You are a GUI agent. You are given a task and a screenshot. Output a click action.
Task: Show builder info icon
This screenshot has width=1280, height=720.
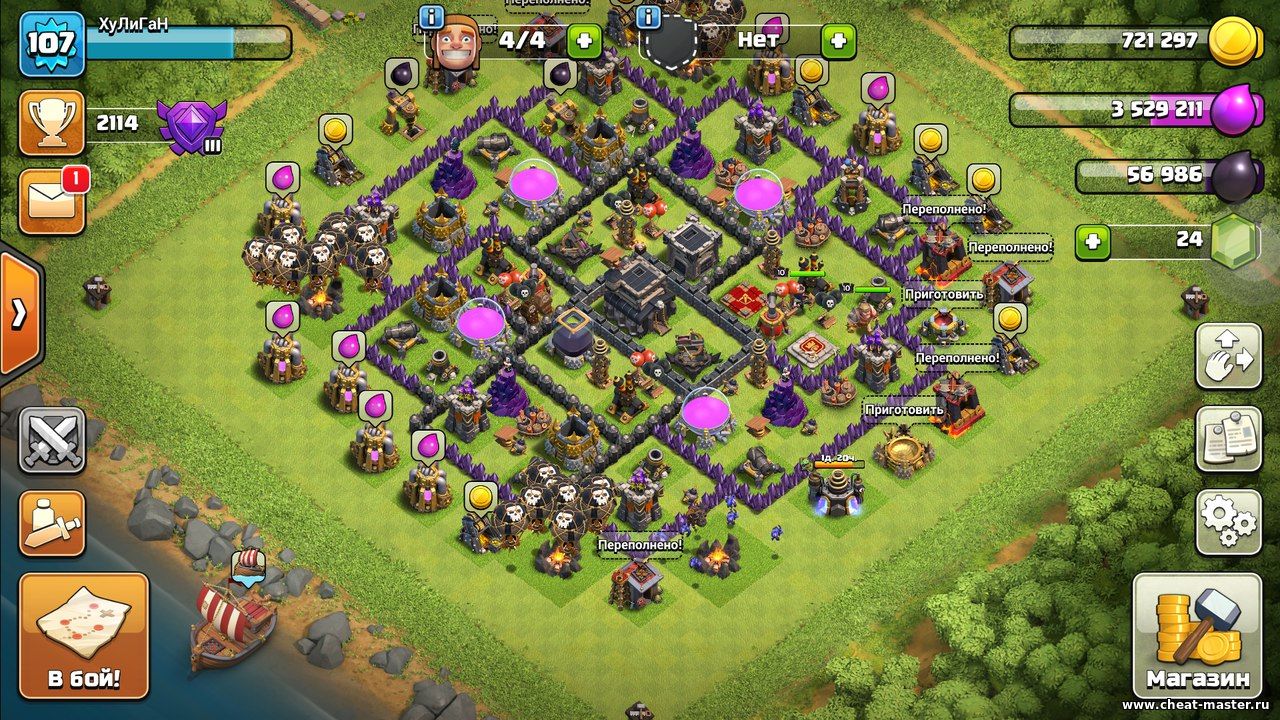tap(432, 17)
